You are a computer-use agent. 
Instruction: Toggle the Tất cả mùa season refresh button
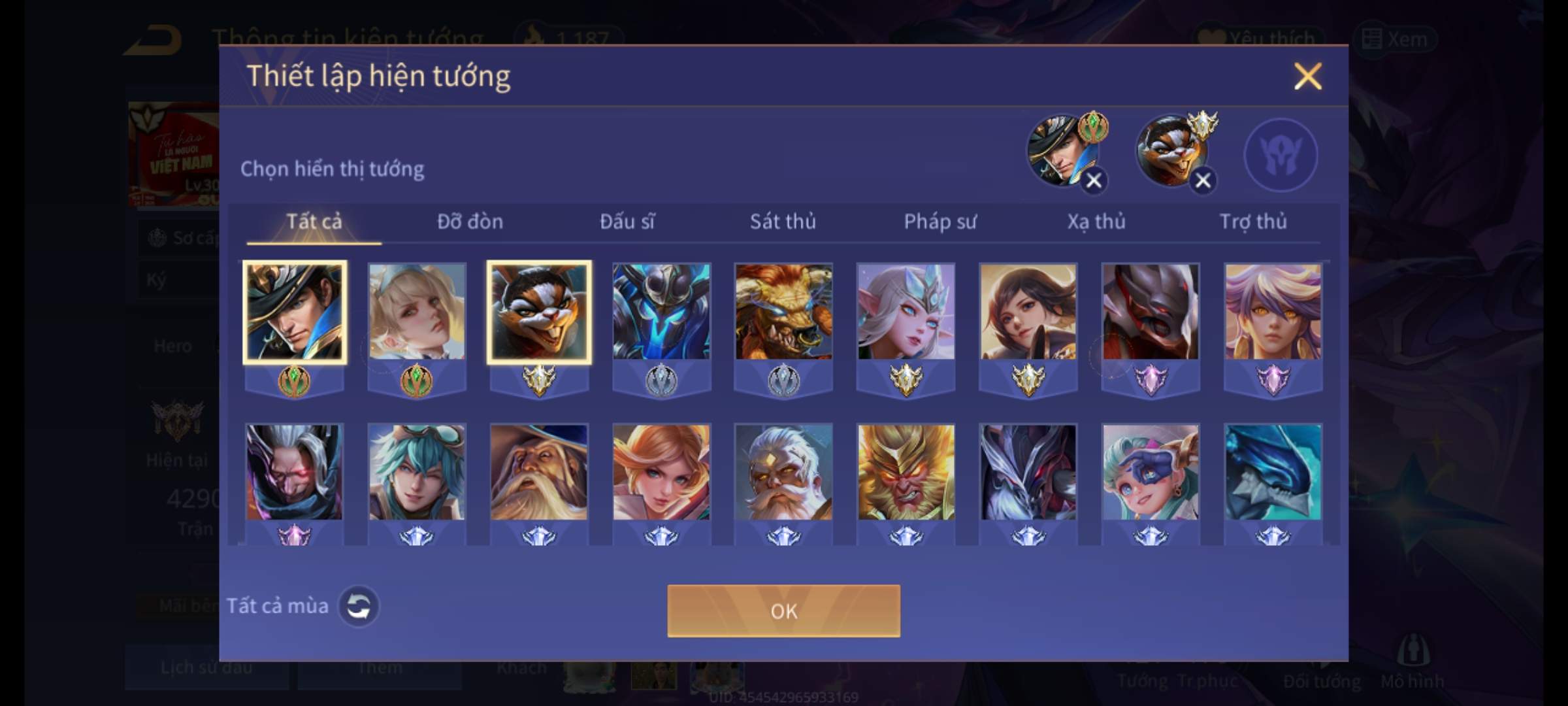point(358,606)
